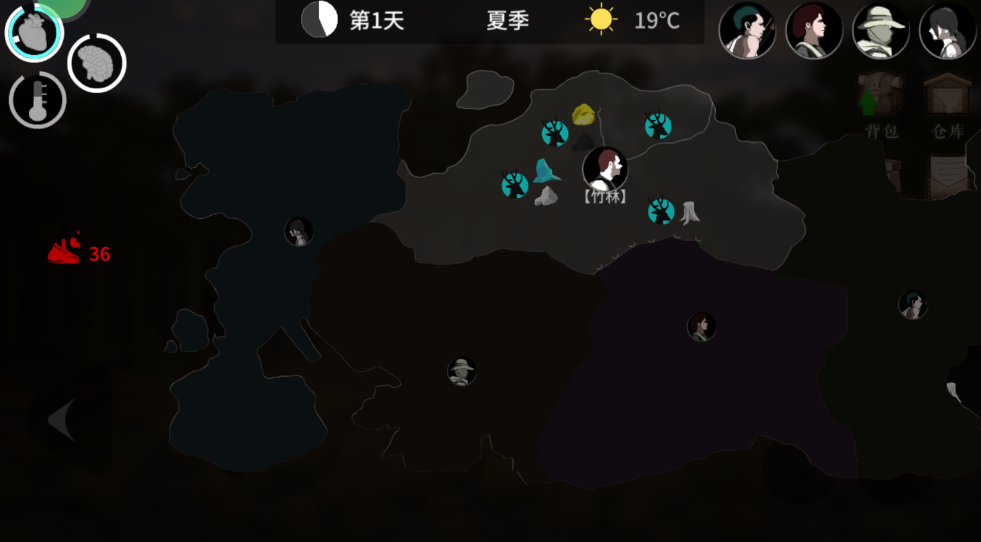Image resolution: width=981 pixels, height=542 pixels.
Task: Select the grey stone resource marker
Action: pyautogui.click(x=545, y=196)
